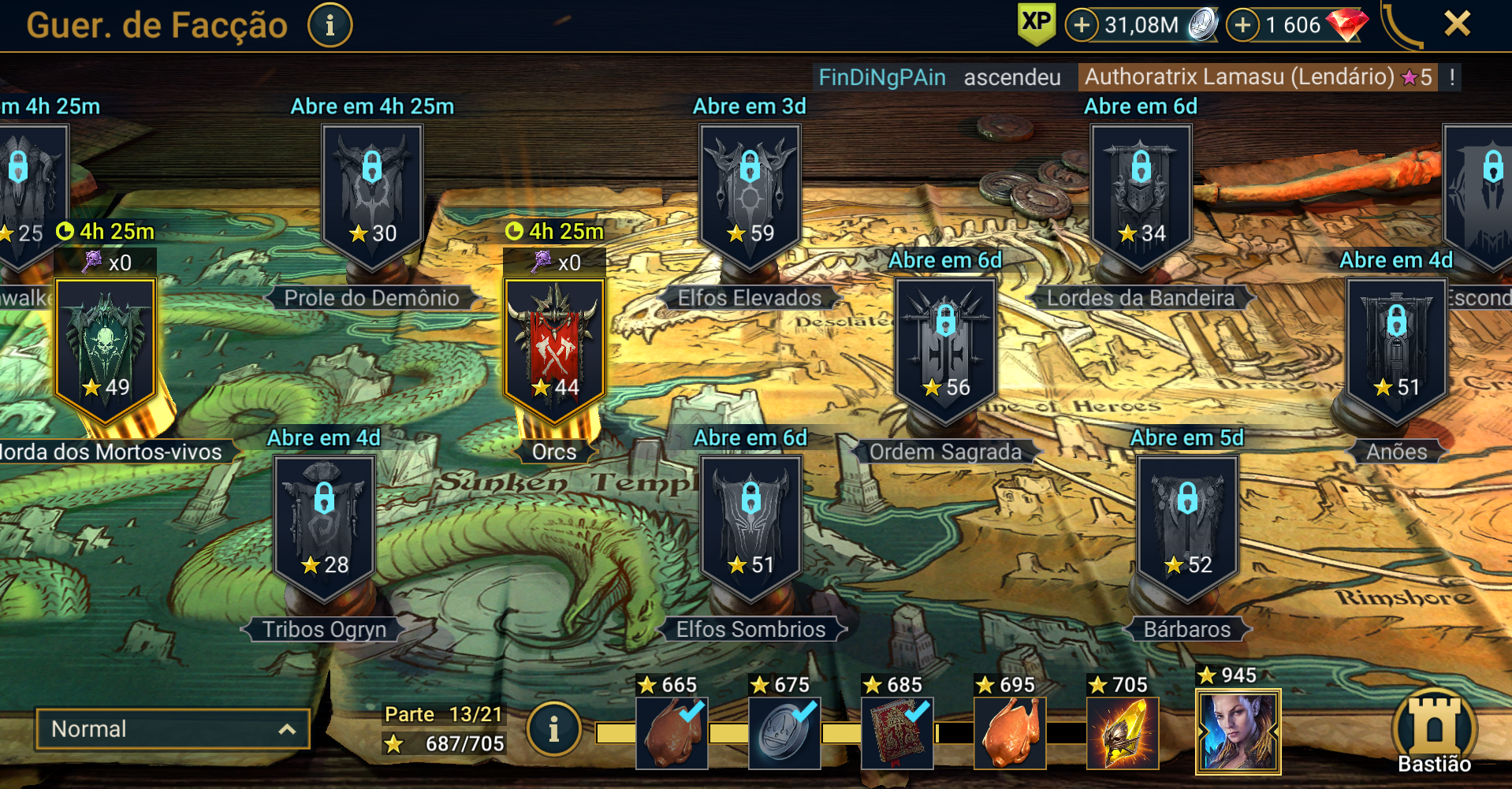The width and height of the screenshot is (1512, 789).
Task: Open the Guer. de Facção info button
Action: tap(330, 25)
